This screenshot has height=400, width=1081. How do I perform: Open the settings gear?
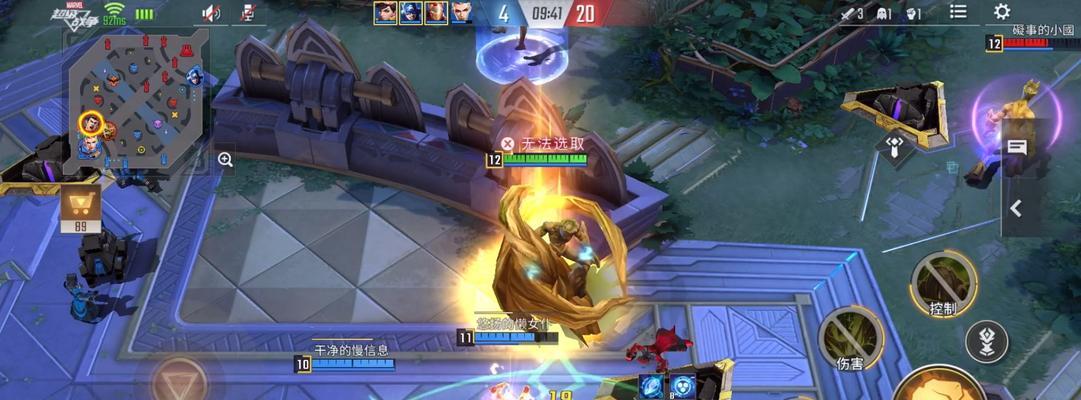click(1001, 12)
